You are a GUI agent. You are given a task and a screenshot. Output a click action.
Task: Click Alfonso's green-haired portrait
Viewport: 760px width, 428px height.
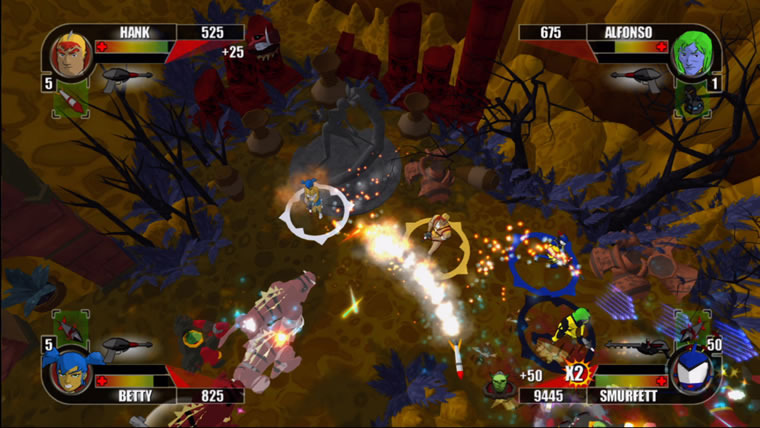coord(690,54)
